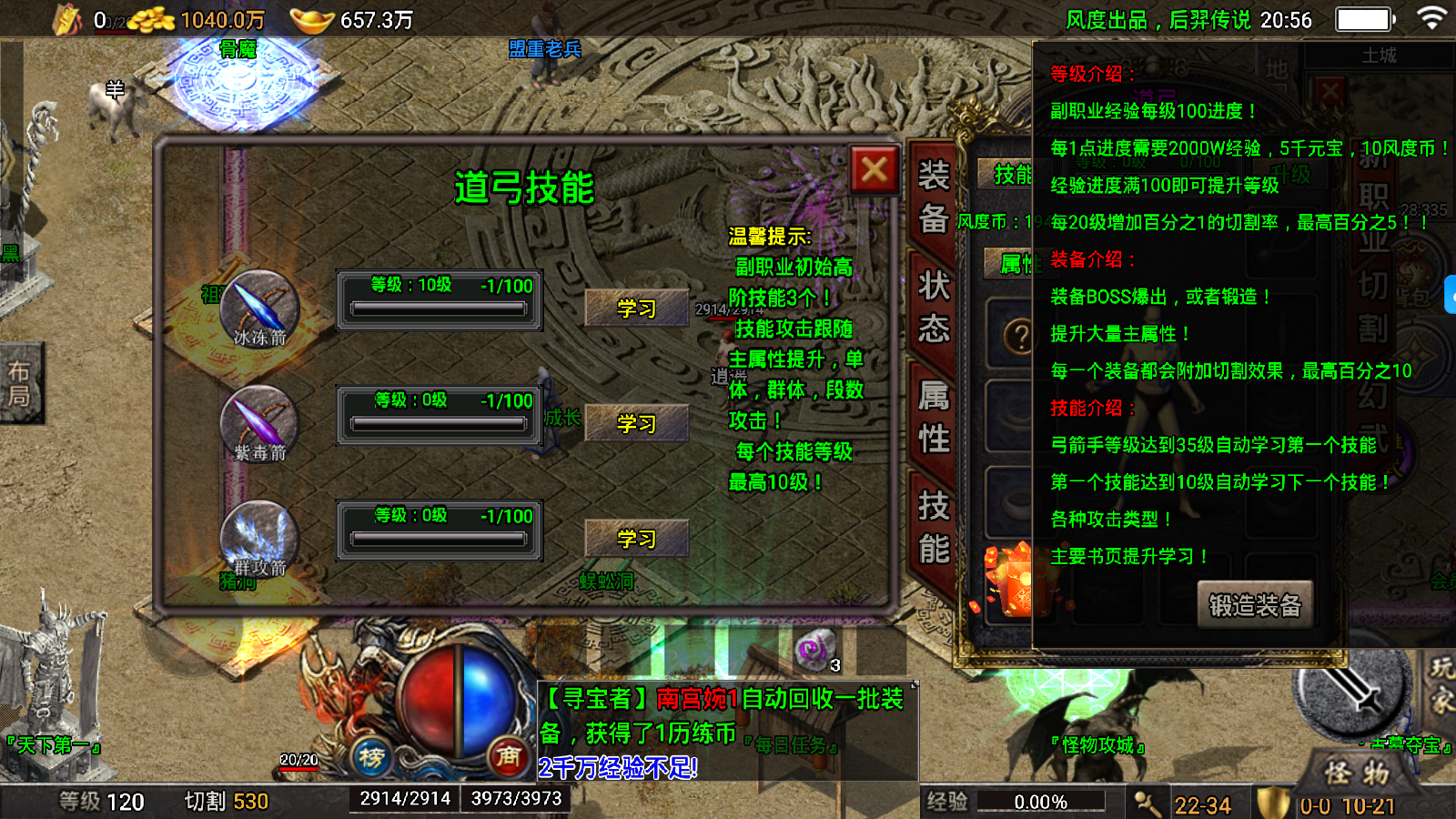Click the 锻造装备 button
1456x819 pixels.
point(1255,605)
